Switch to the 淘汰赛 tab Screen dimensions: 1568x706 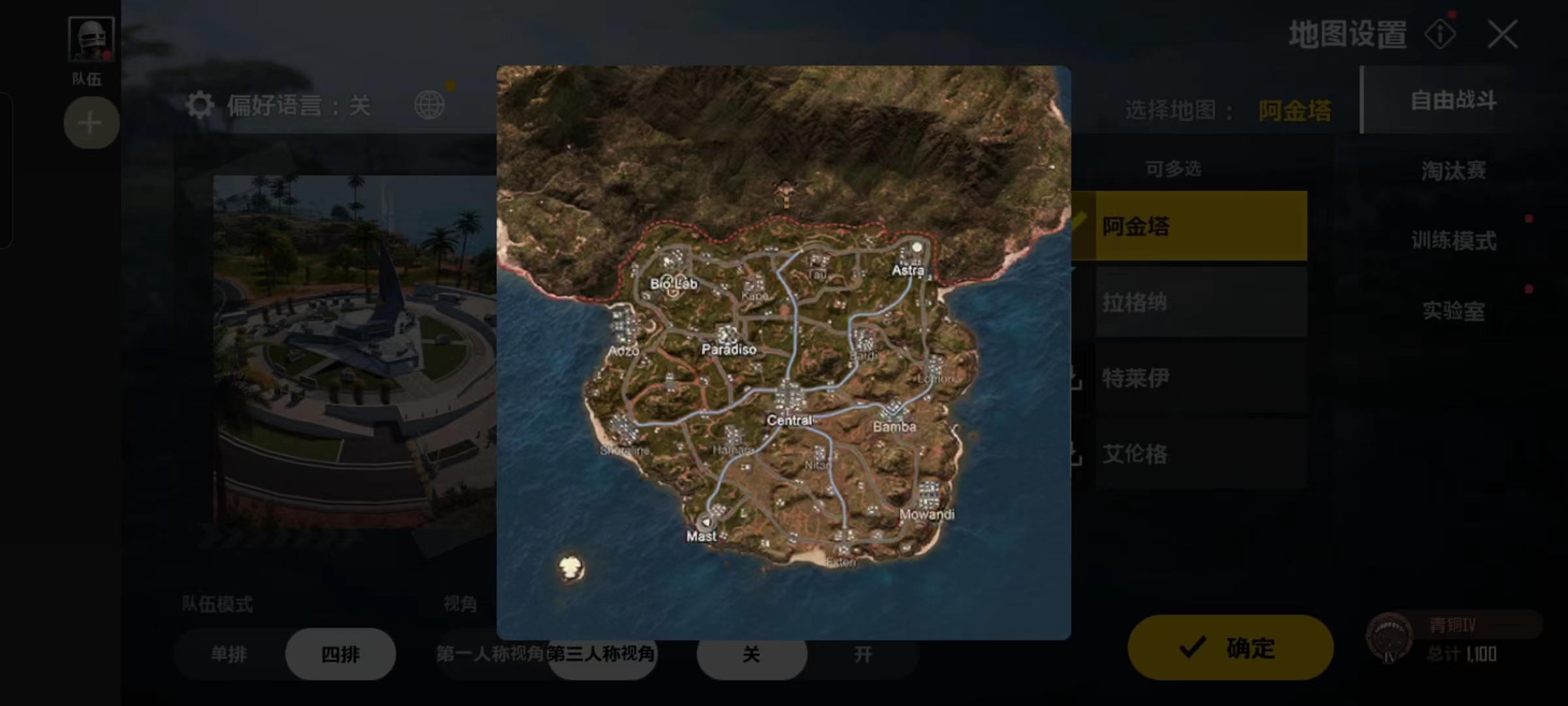[x=1454, y=170]
